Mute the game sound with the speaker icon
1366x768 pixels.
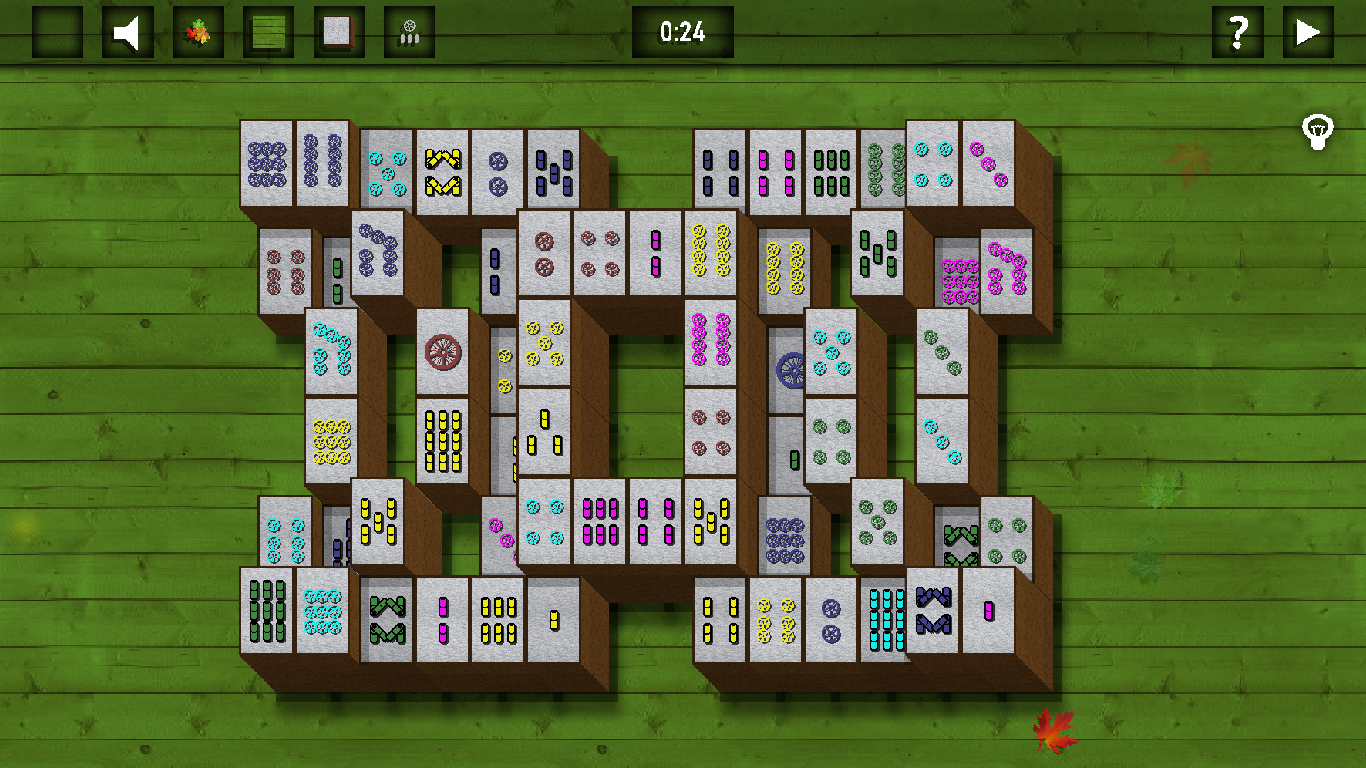pos(127,31)
